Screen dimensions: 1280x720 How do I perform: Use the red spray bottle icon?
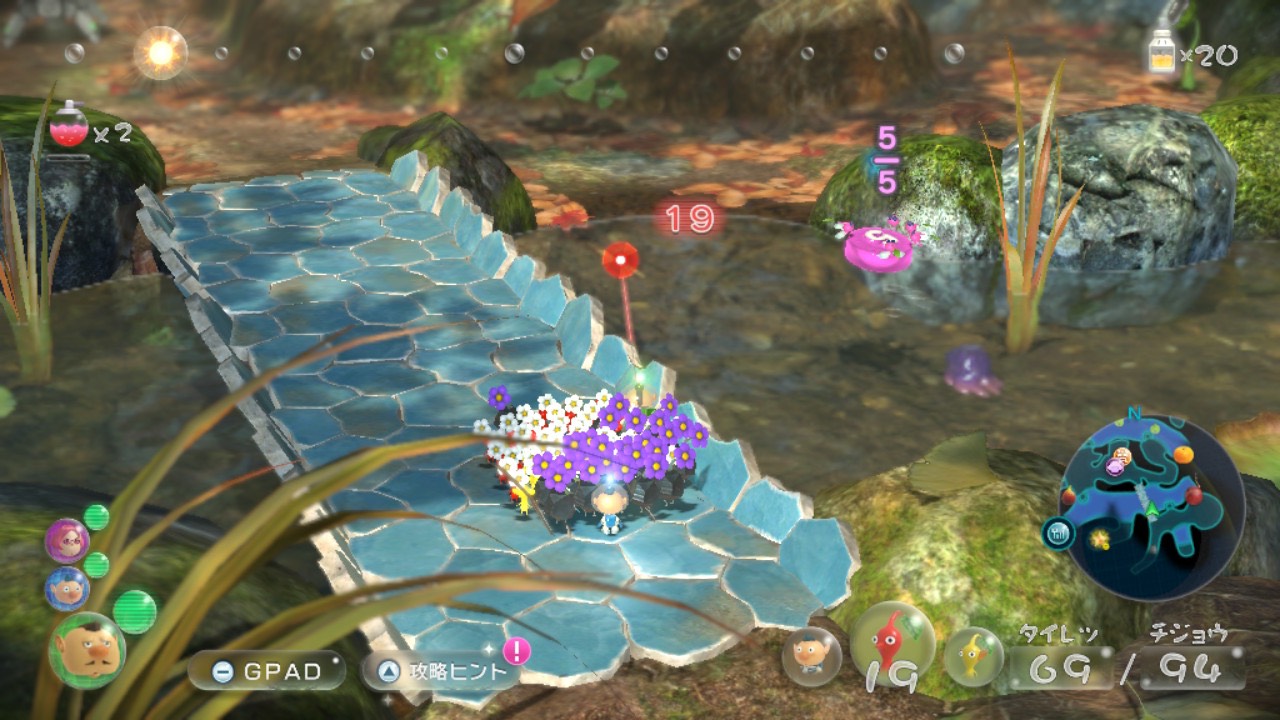[x=69, y=127]
